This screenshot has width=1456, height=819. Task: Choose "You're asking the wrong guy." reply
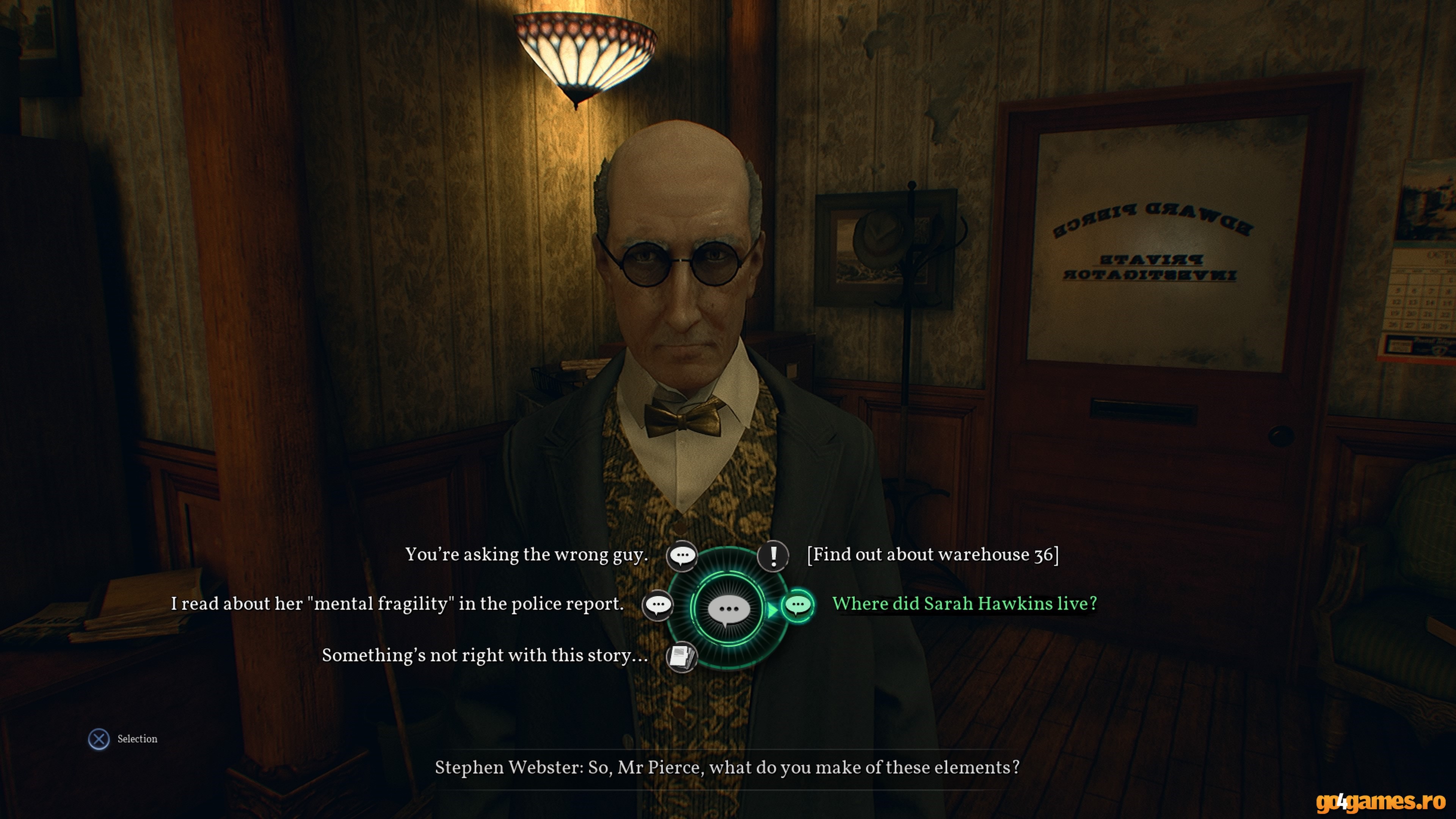(526, 554)
